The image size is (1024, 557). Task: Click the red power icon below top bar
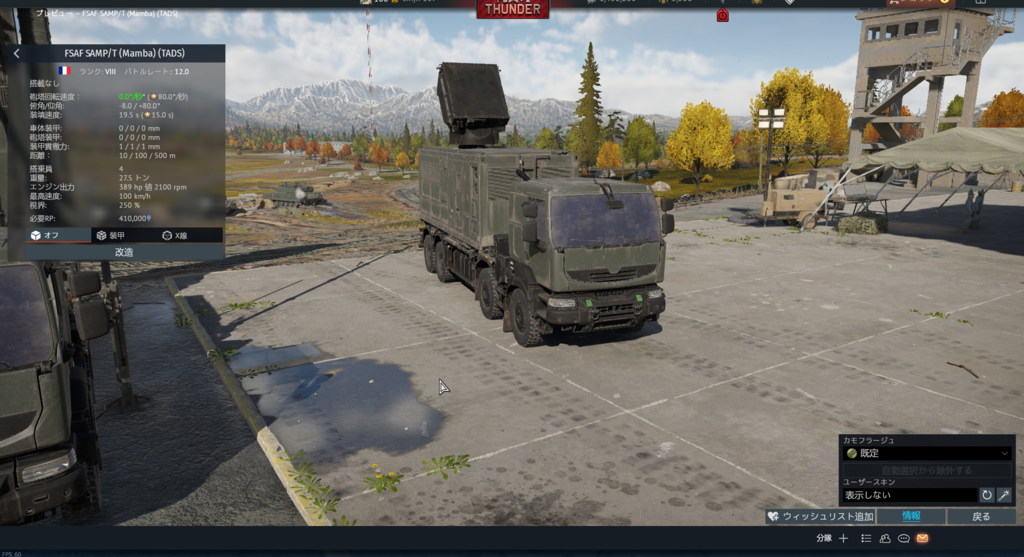coord(723,15)
